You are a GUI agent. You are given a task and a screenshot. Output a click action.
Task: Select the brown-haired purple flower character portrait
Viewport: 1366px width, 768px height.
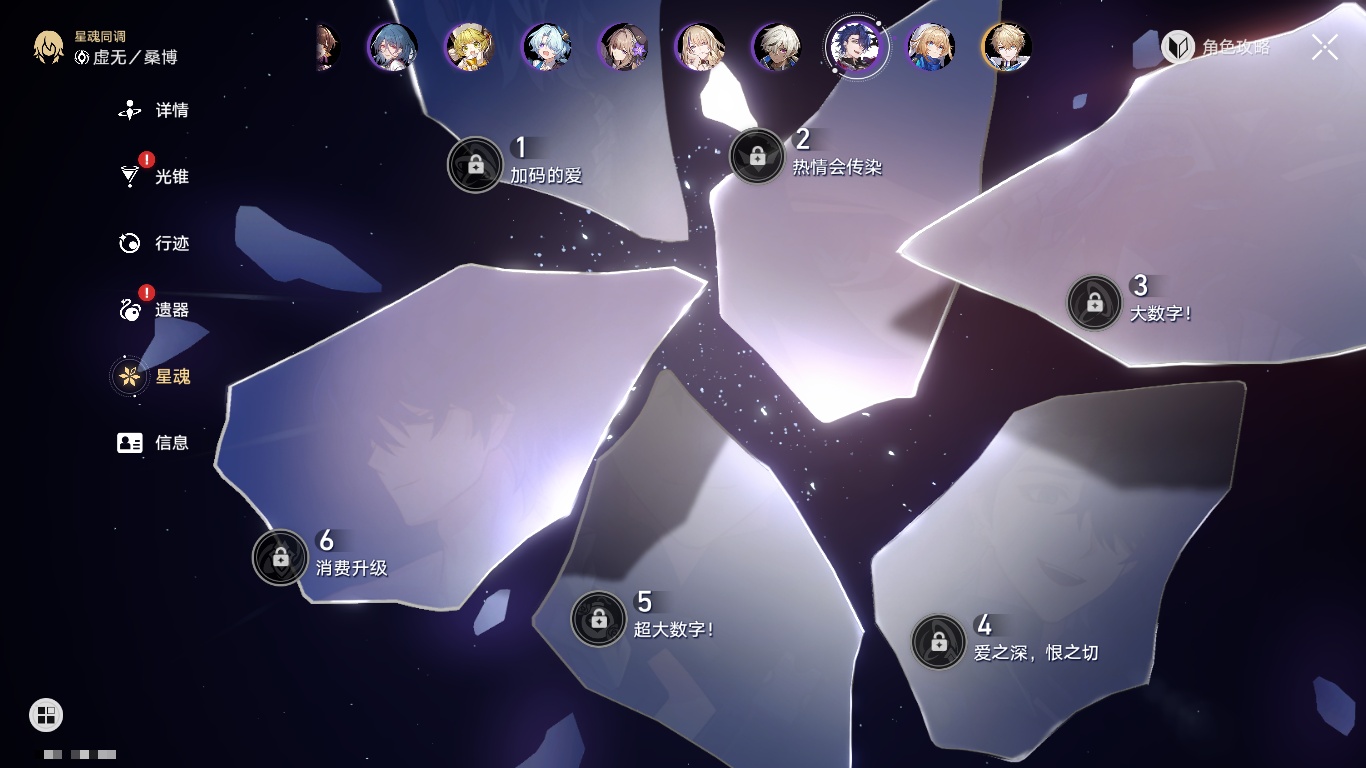click(624, 47)
